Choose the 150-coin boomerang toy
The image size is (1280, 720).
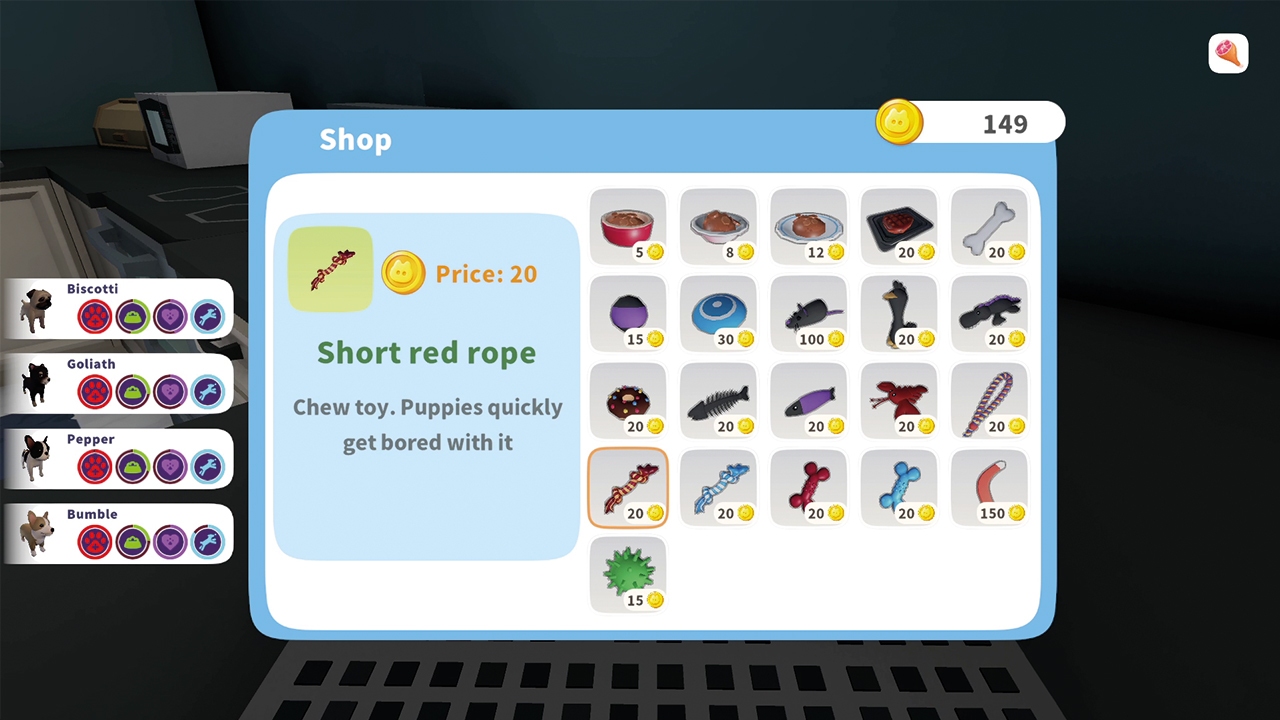(988, 485)
